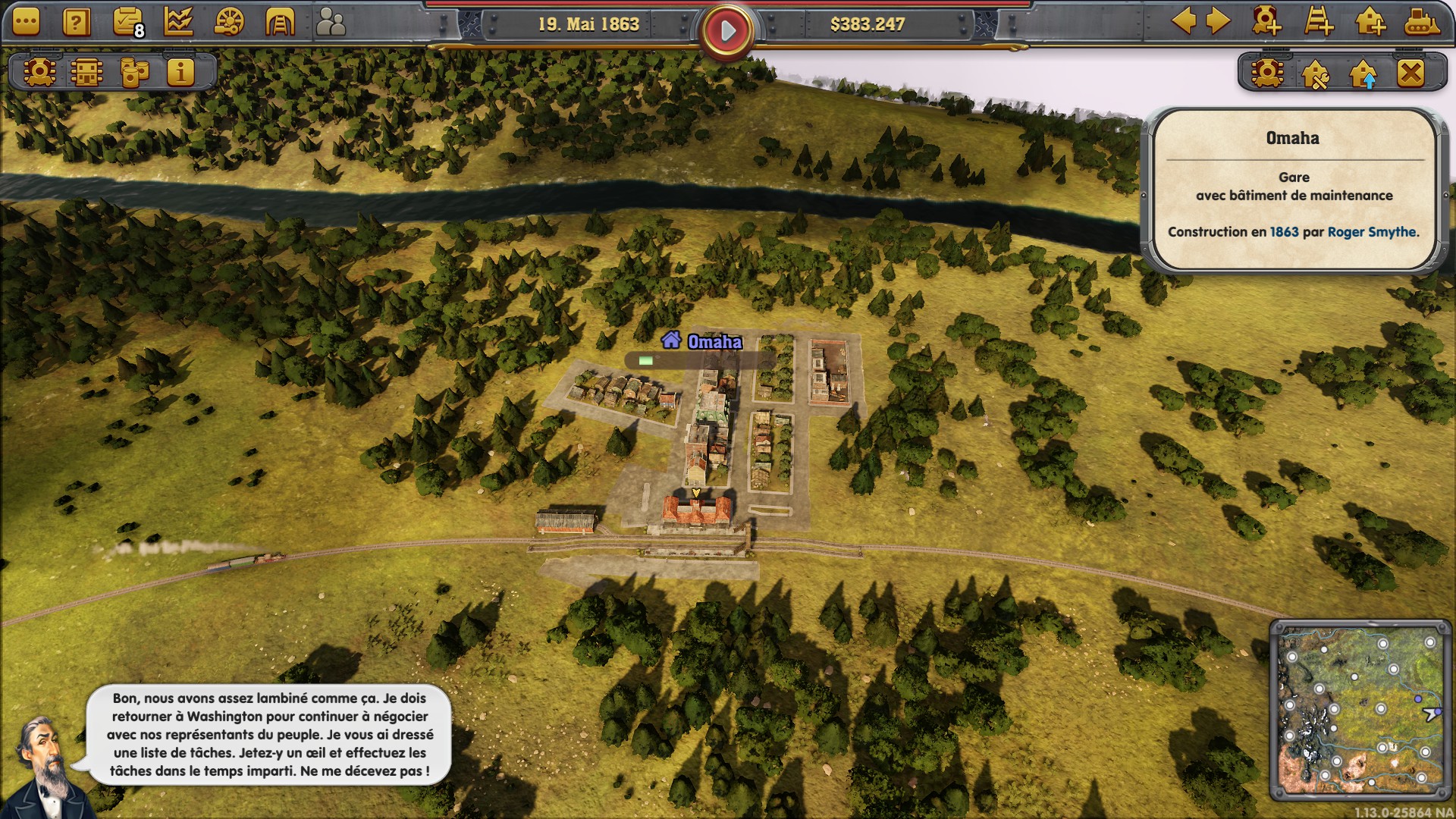Build a new station with house-plus icon
Image resolution: width=1456 pixels, height=819 pixels.
1370,21
